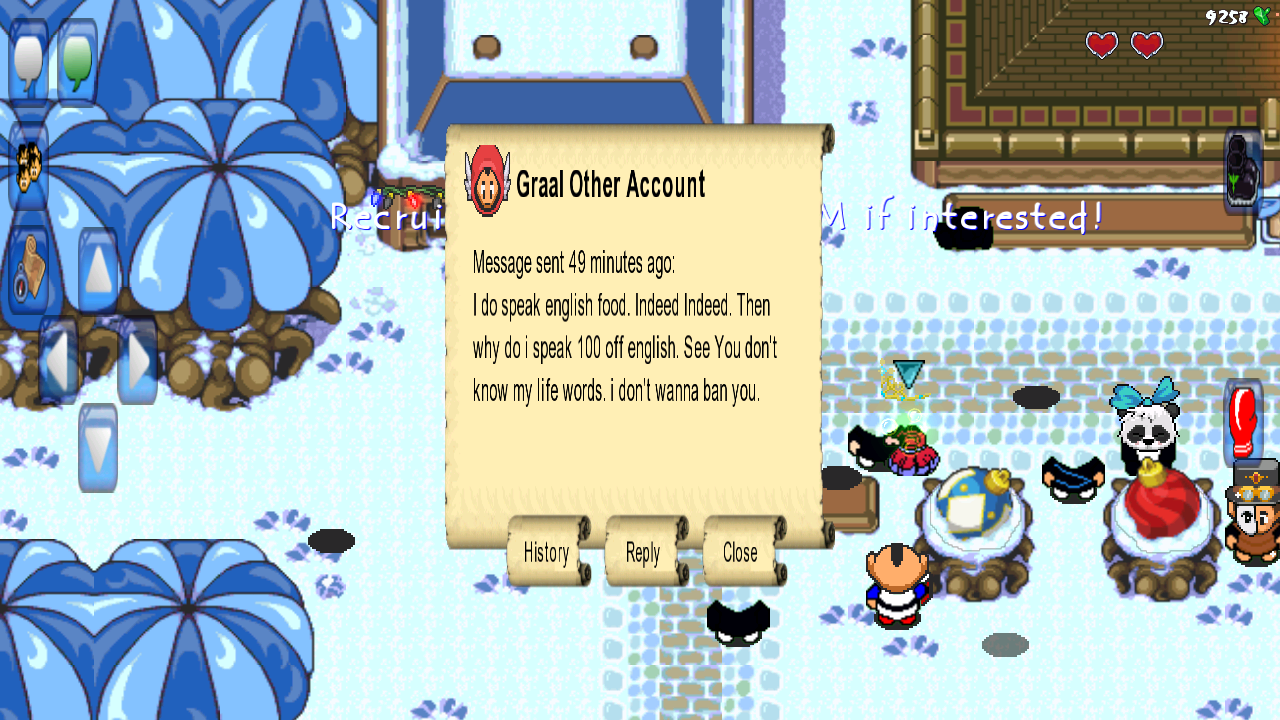Viewport: 1280px width, 720px height.
Task: Tap the down arrow on the D-pad
Action: (98, 447)
